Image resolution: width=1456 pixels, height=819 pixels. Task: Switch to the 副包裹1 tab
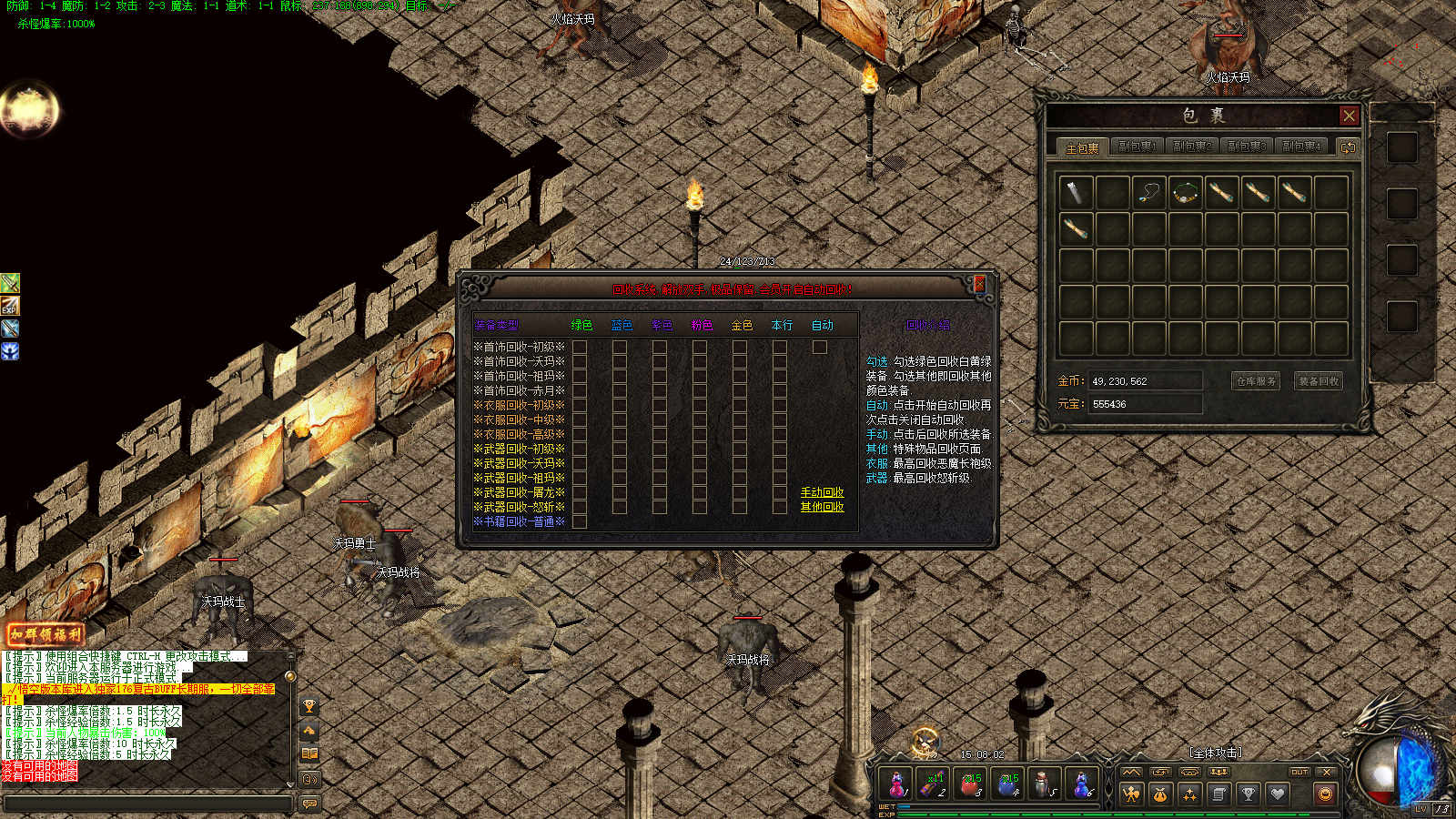pyautogui.click(x=1137, y=147)
